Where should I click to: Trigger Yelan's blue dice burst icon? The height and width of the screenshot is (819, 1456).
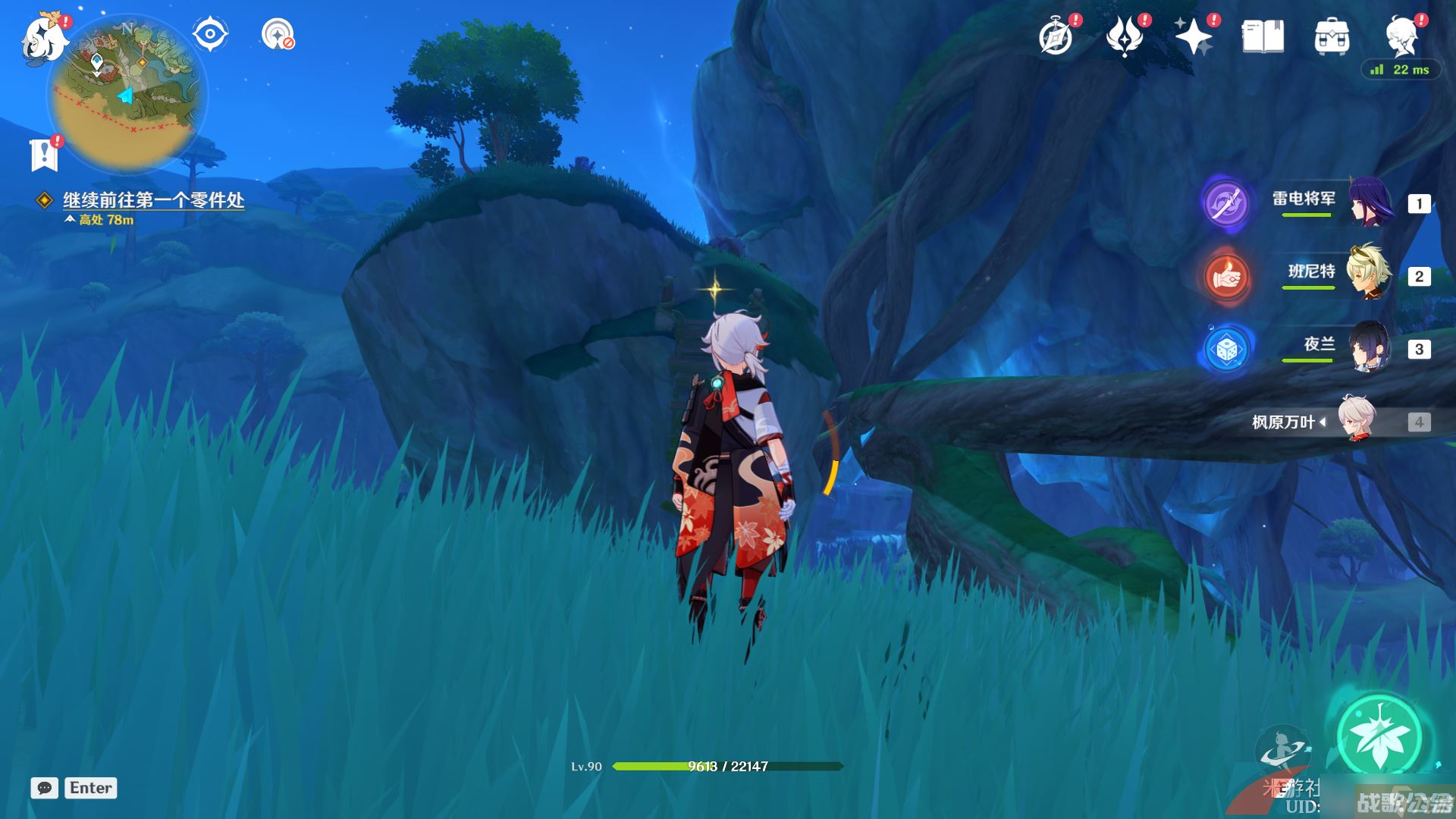coord(1226,350)
